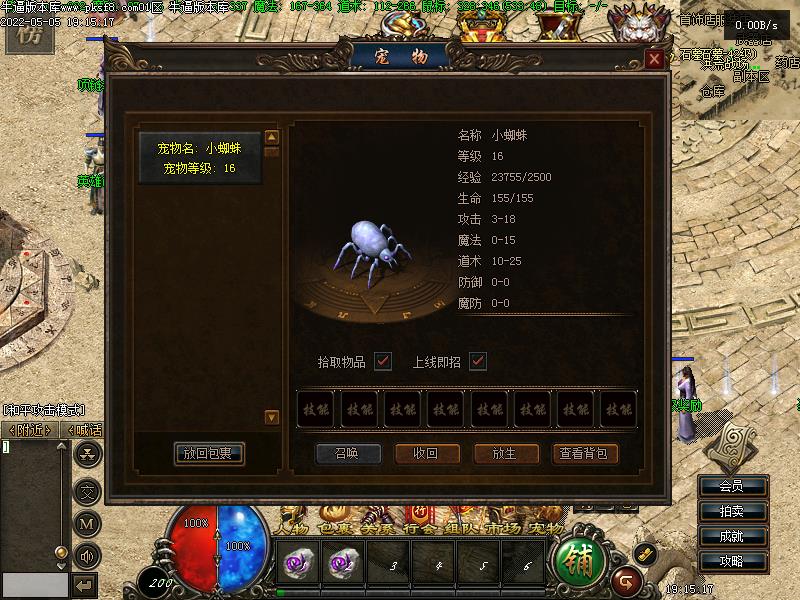Open the 会员 (VIP) menu
Image resolution: width=800 pixels, height=600 pixels.
pos(732,487)
